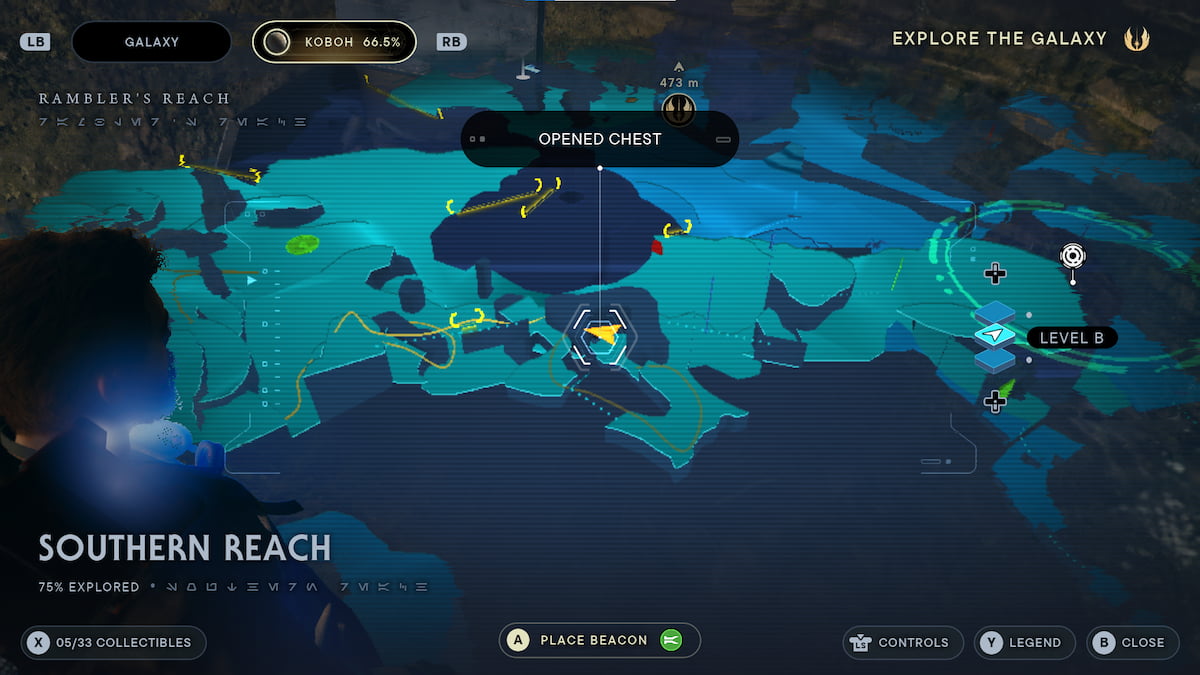Select the Level B floor indicator
1200x675 pixels.
coord(1071,338)
